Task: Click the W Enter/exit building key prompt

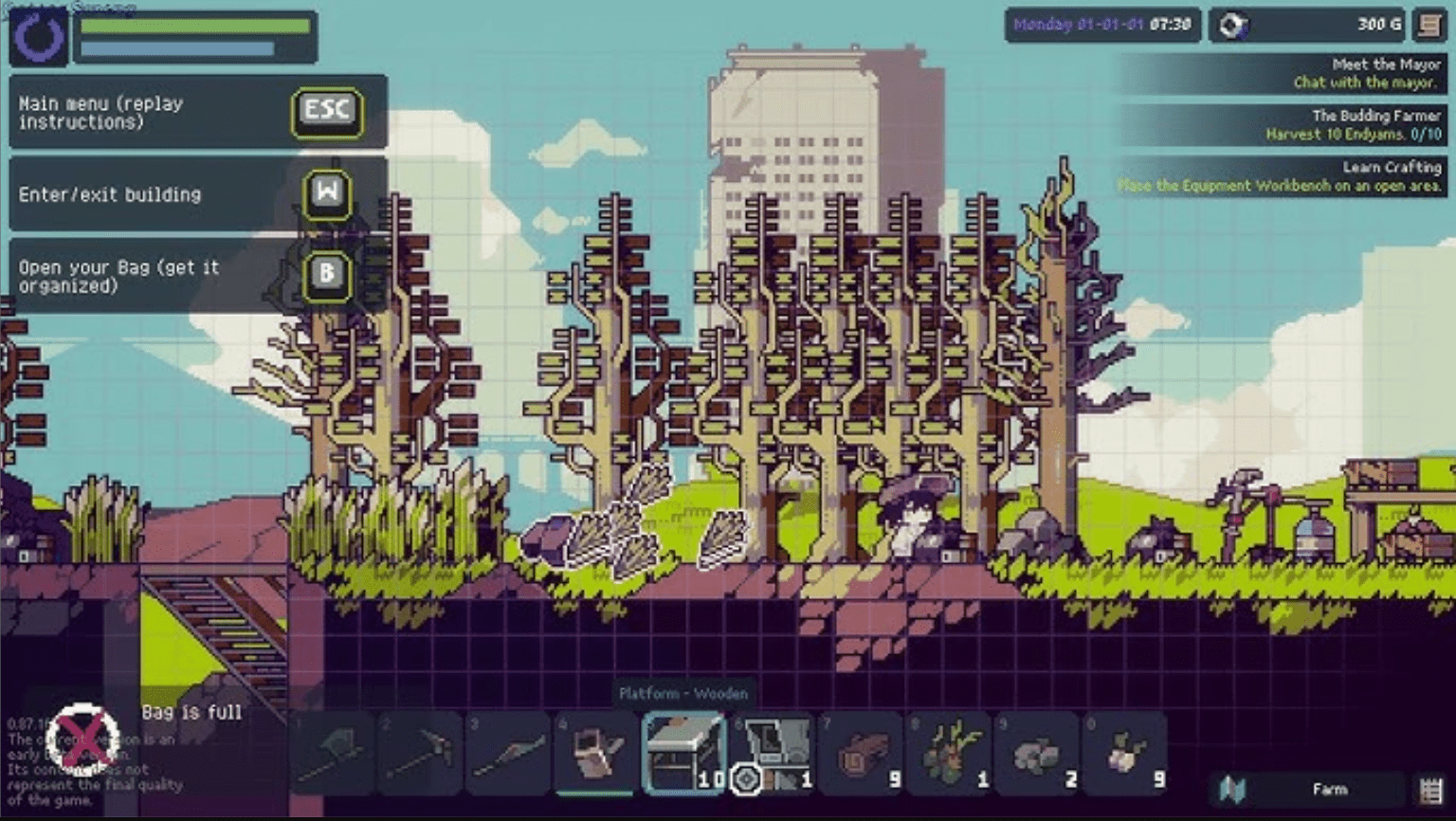Action: pyautogui.click(x=325, y=196)
